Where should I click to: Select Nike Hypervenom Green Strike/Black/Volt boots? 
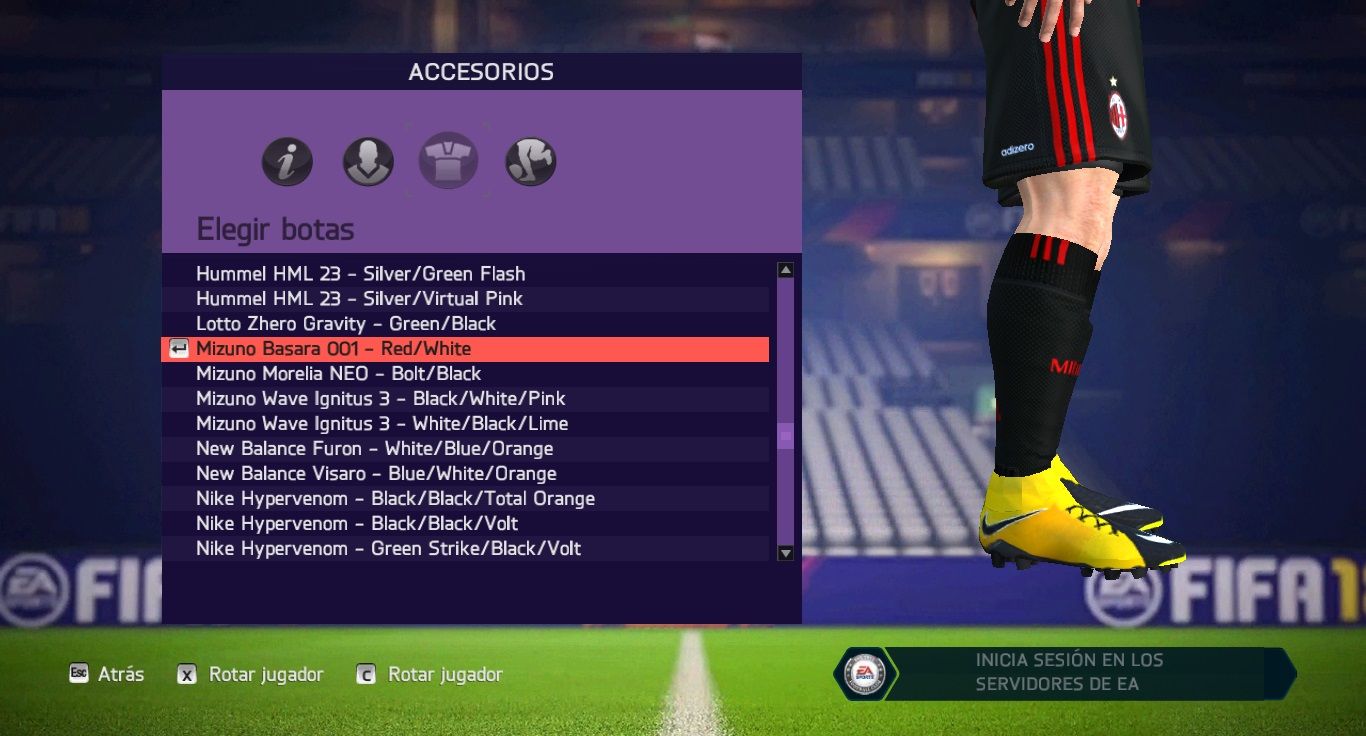tap(388, 549)
